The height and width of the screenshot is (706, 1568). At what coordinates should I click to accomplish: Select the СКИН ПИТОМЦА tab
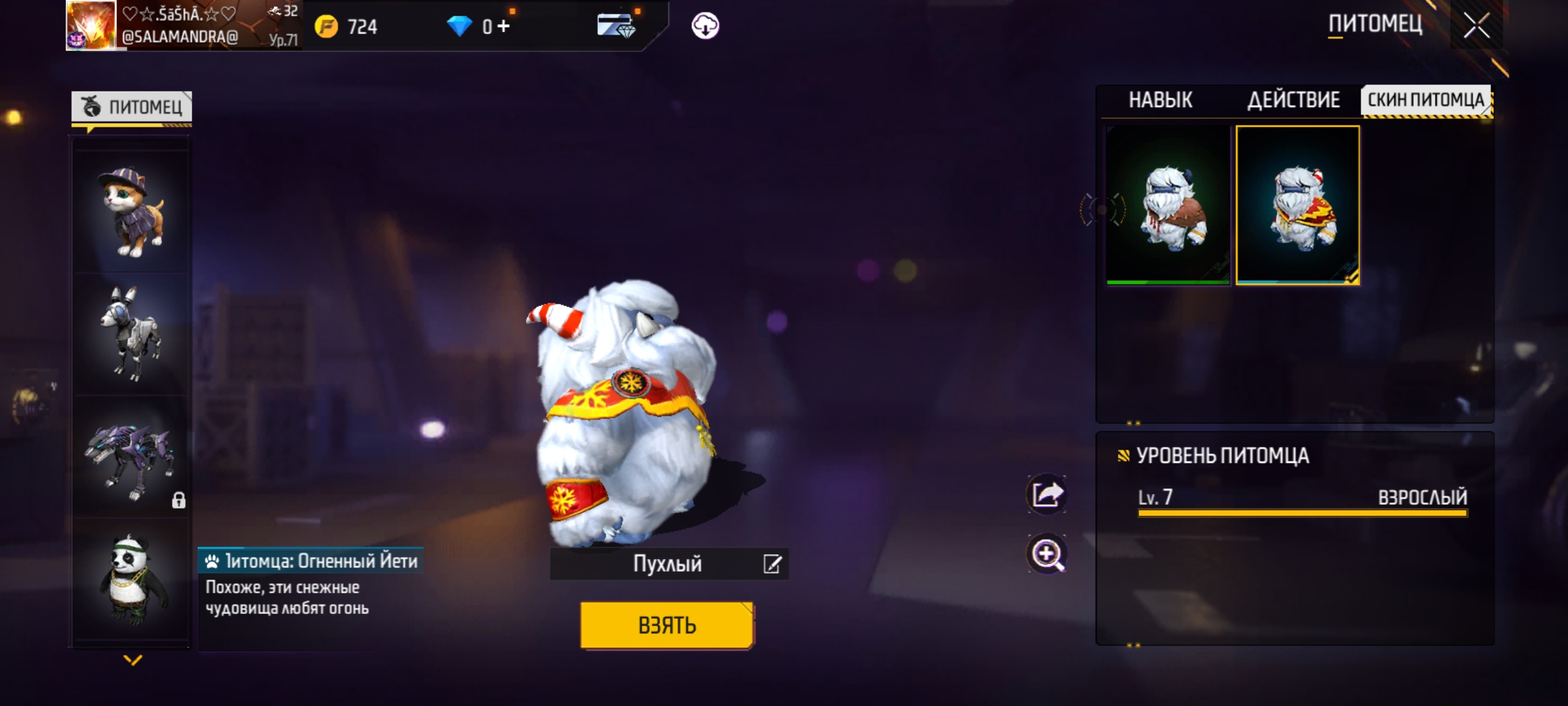(x=1426, y=100)
